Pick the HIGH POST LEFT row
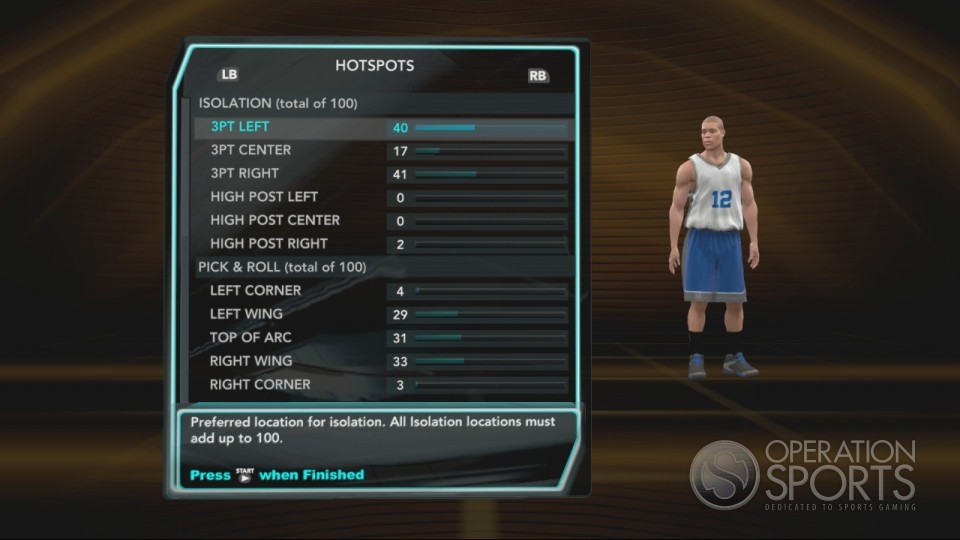960x540 pixels. pyautogui.click(x=264, y=197)
